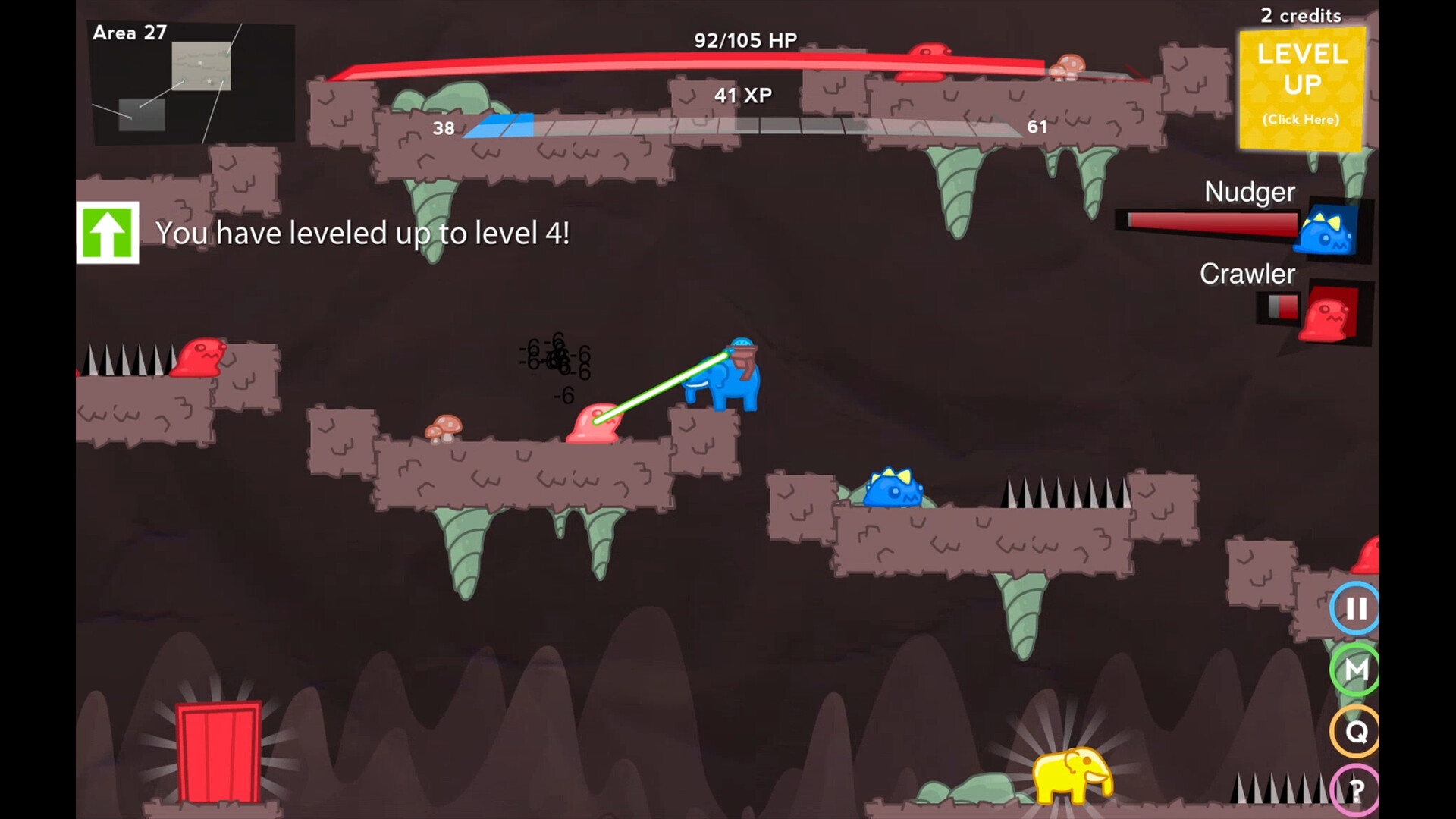Dismiss the level 4 notification banner

364,234
